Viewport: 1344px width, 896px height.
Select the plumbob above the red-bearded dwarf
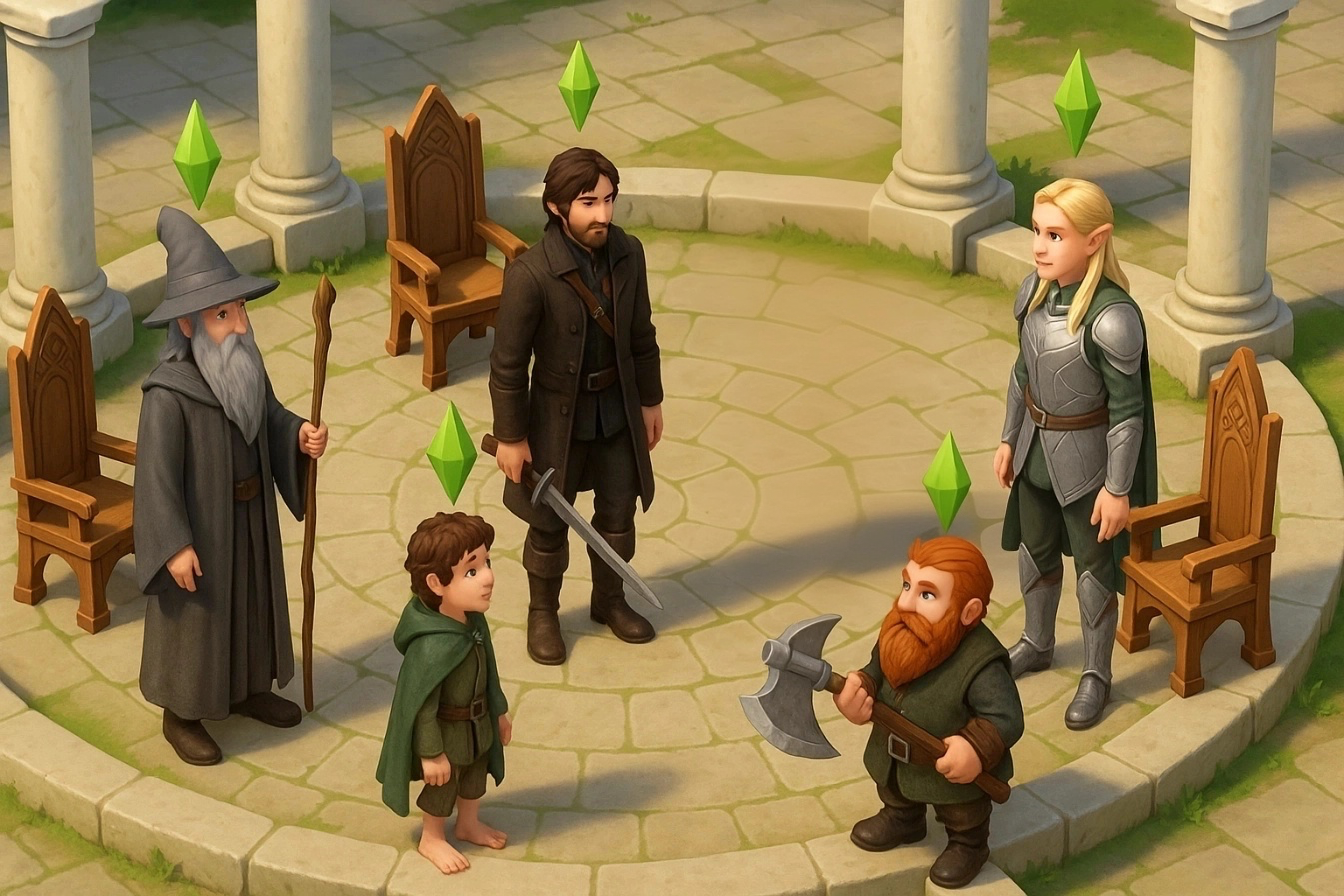(x=946, y=481)
